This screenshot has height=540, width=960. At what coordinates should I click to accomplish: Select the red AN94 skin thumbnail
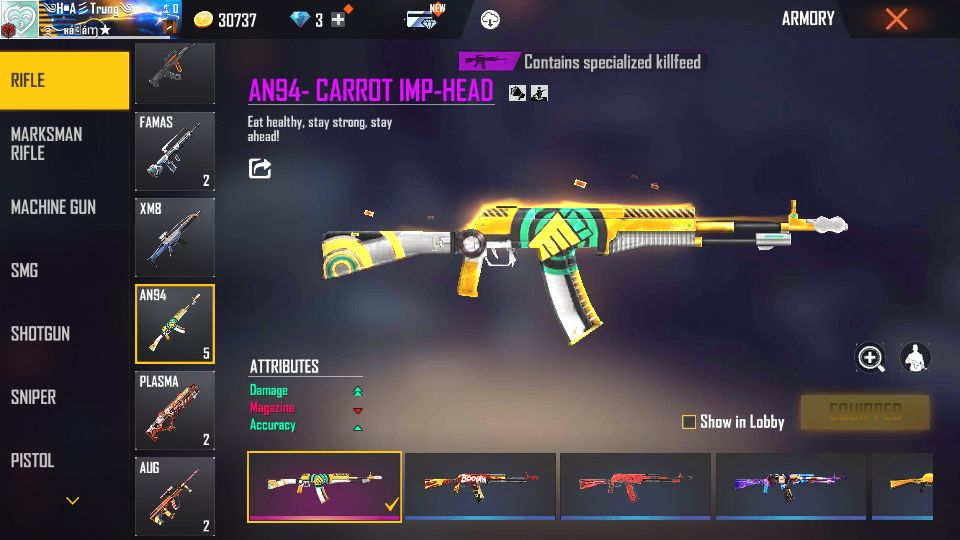pos(635,486)
